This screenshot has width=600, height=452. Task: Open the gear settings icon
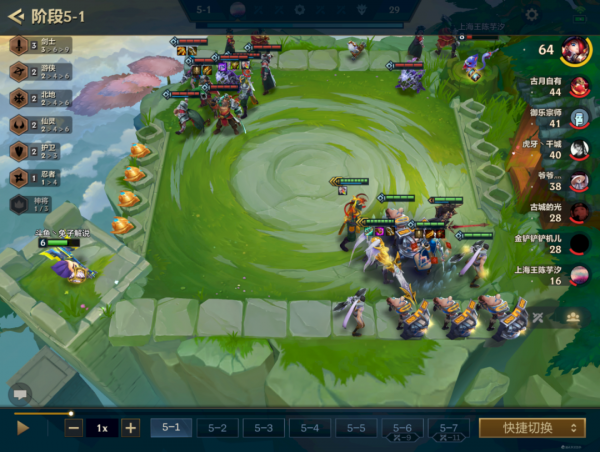click(531, 14)
